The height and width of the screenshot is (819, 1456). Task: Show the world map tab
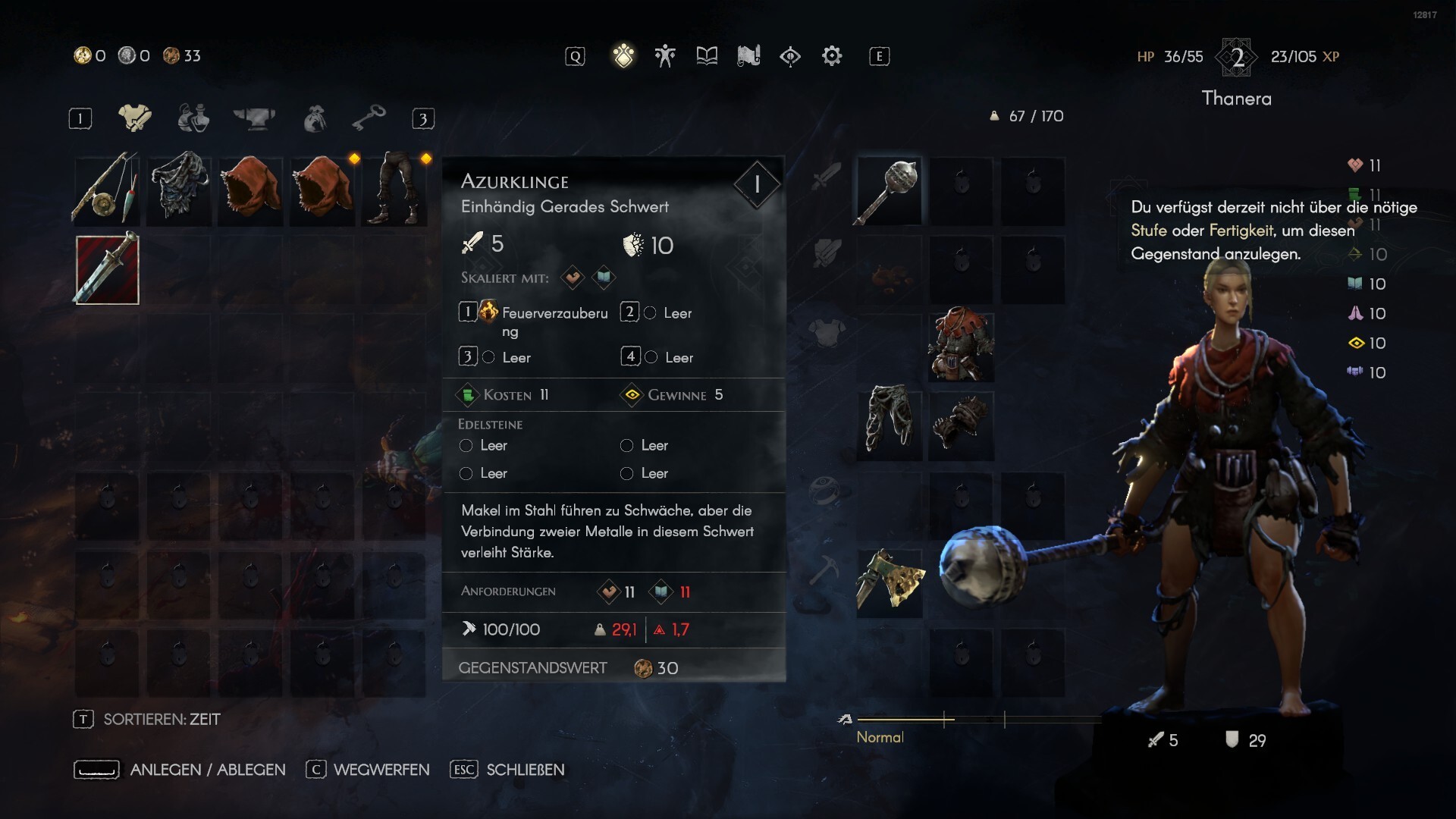[x=748, y=56]
